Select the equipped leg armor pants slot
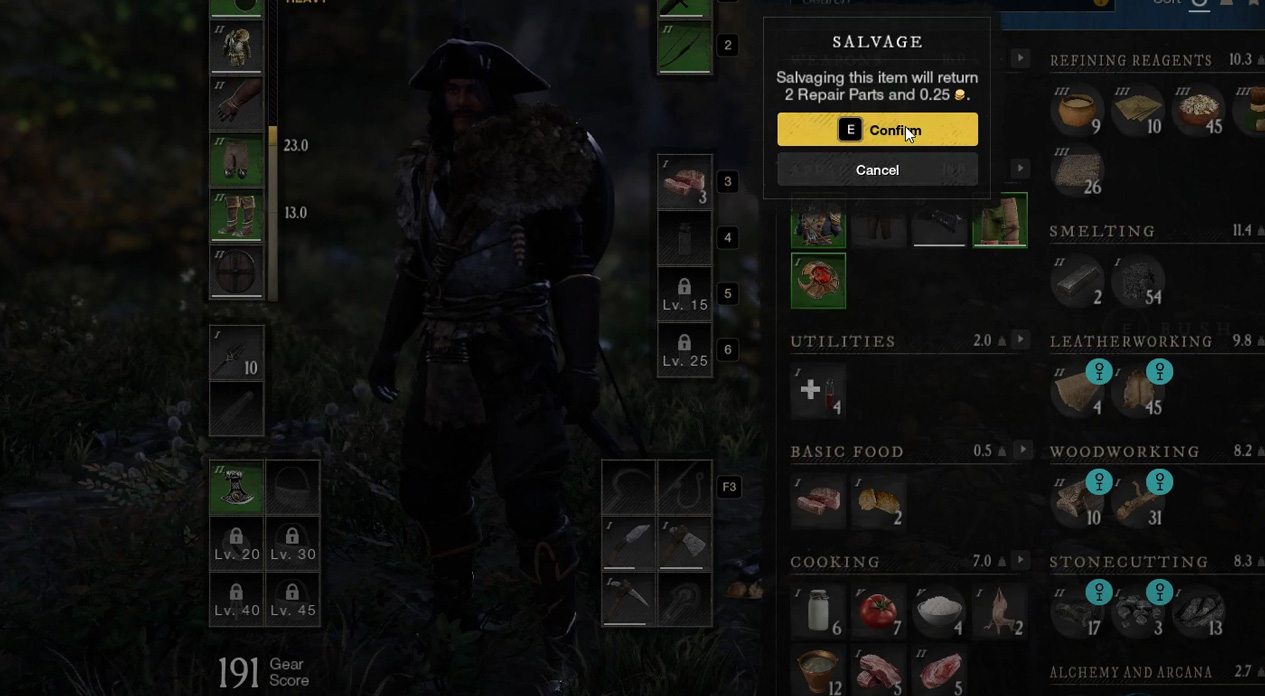 [x=236, y=160]
